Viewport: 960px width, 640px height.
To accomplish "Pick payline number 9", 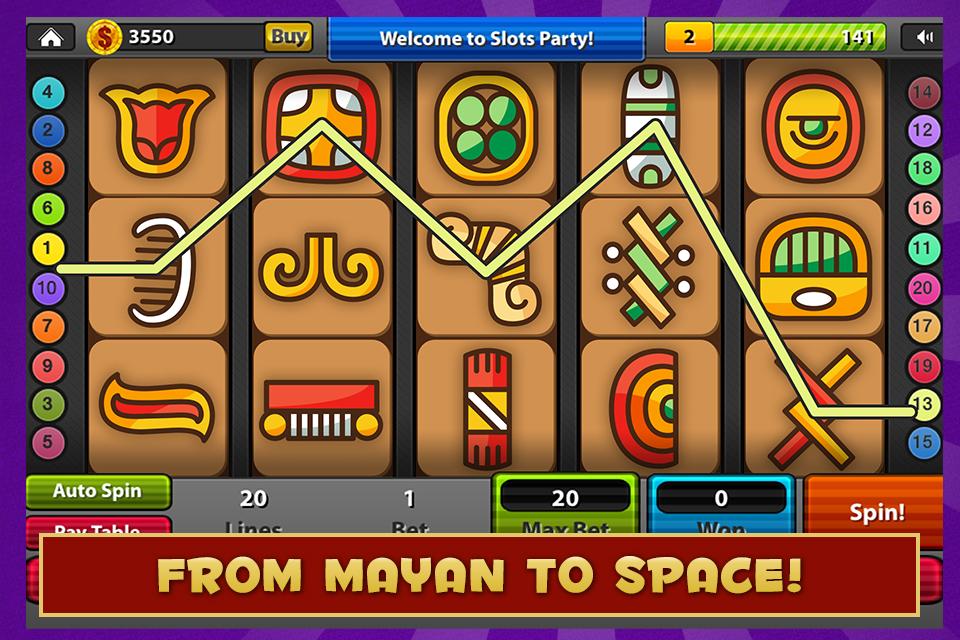I will coord(47,366).
